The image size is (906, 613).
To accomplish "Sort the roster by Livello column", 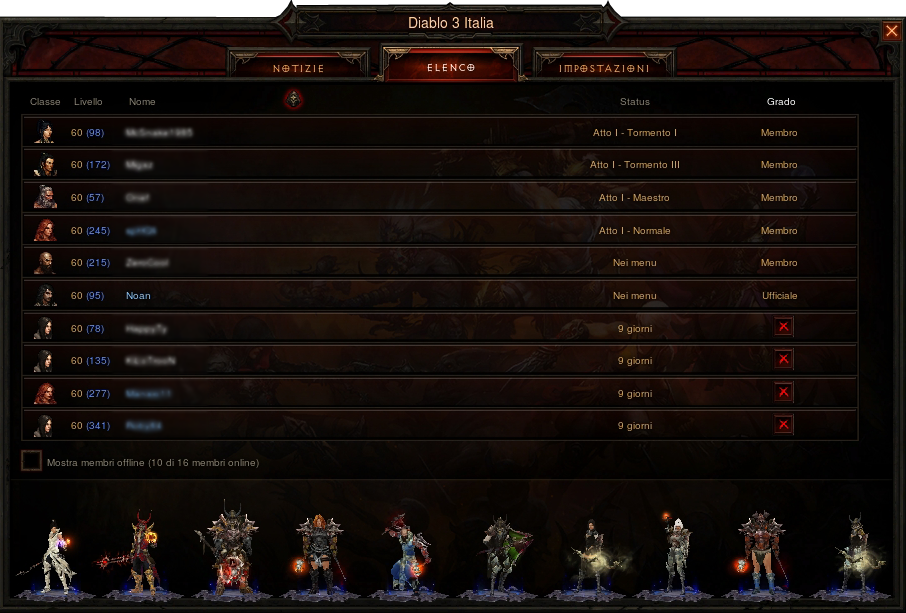I will pos(88,102).
